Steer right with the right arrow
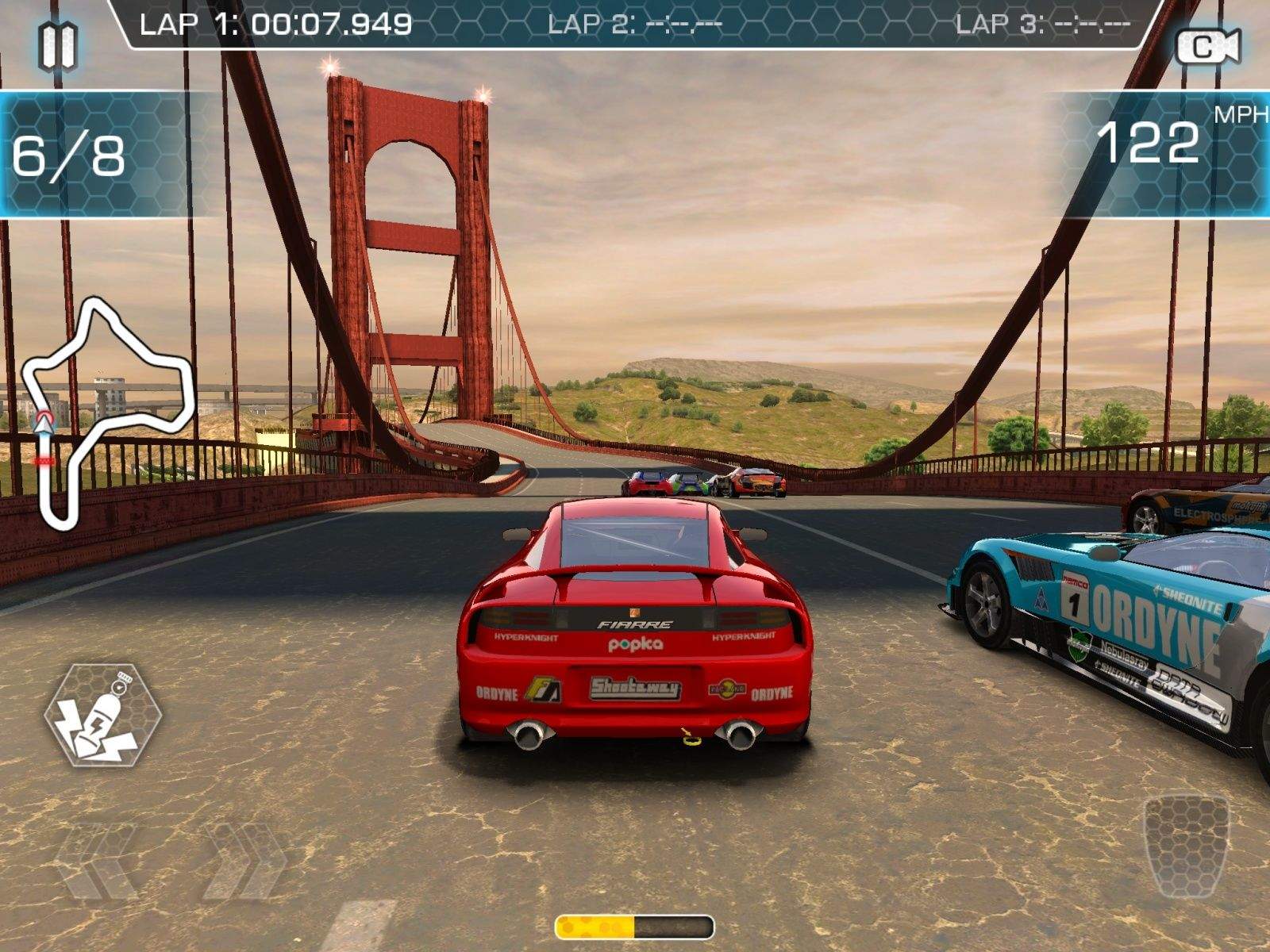The width and height of the screenshot is (1270, 952). pos(244,862)
